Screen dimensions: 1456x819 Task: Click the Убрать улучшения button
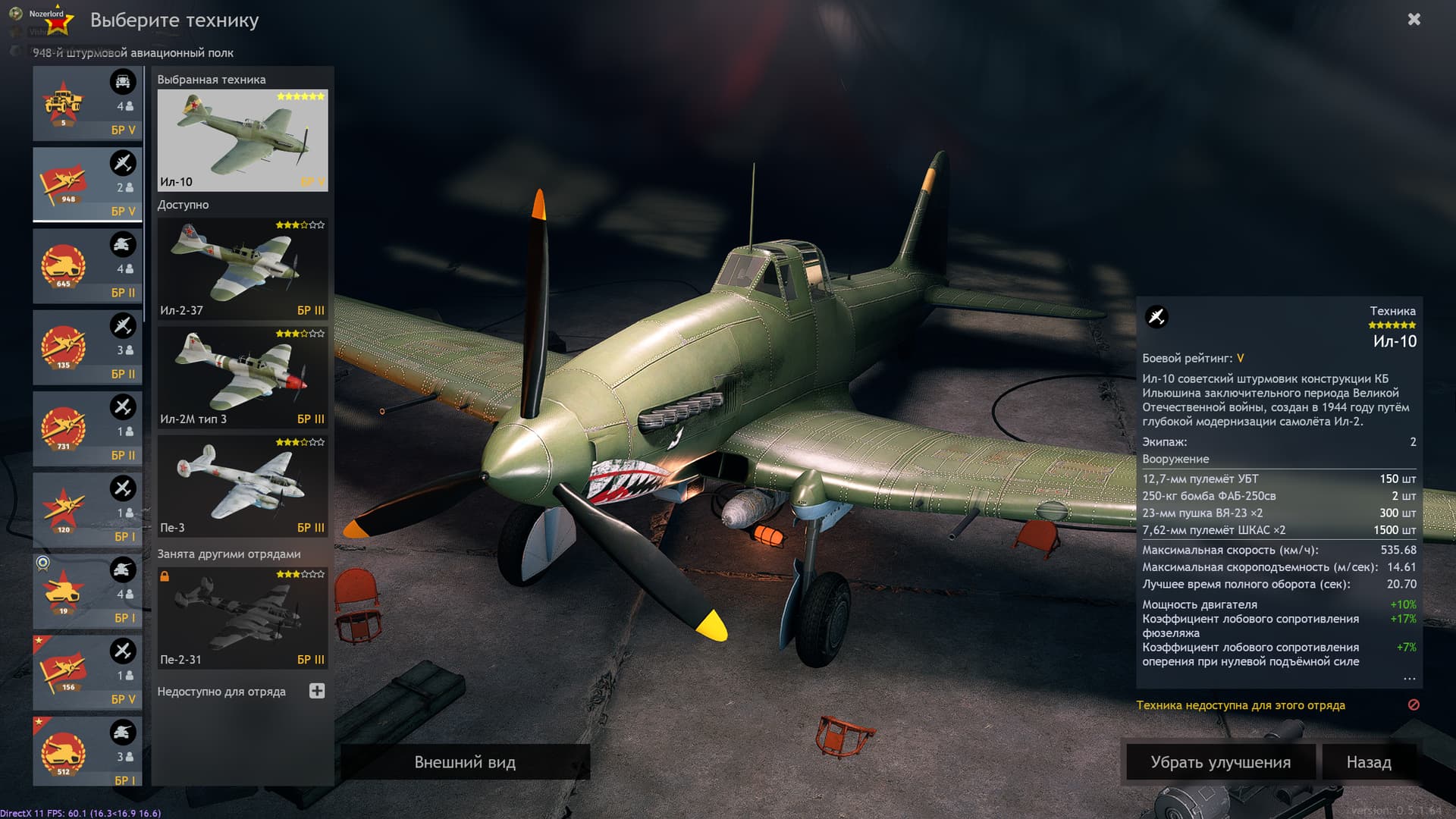pyautogui.click(x=1220, y=762)
